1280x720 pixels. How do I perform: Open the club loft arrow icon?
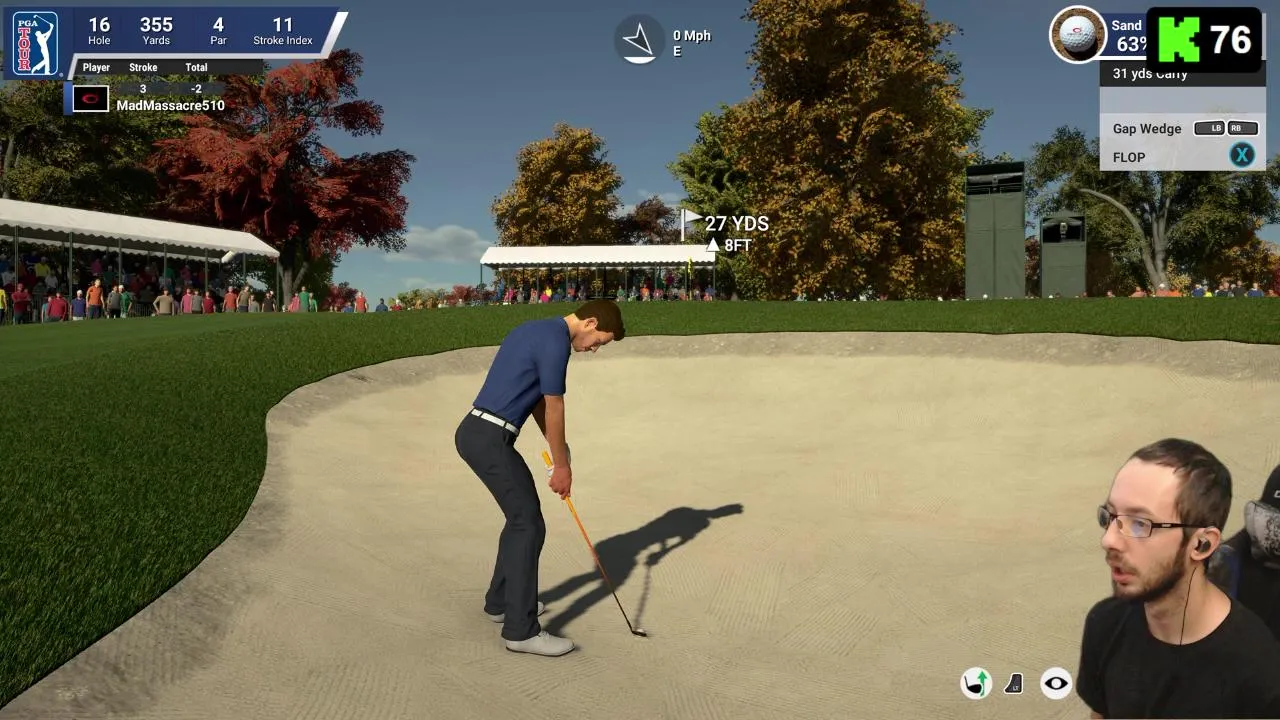click(975, 683)
